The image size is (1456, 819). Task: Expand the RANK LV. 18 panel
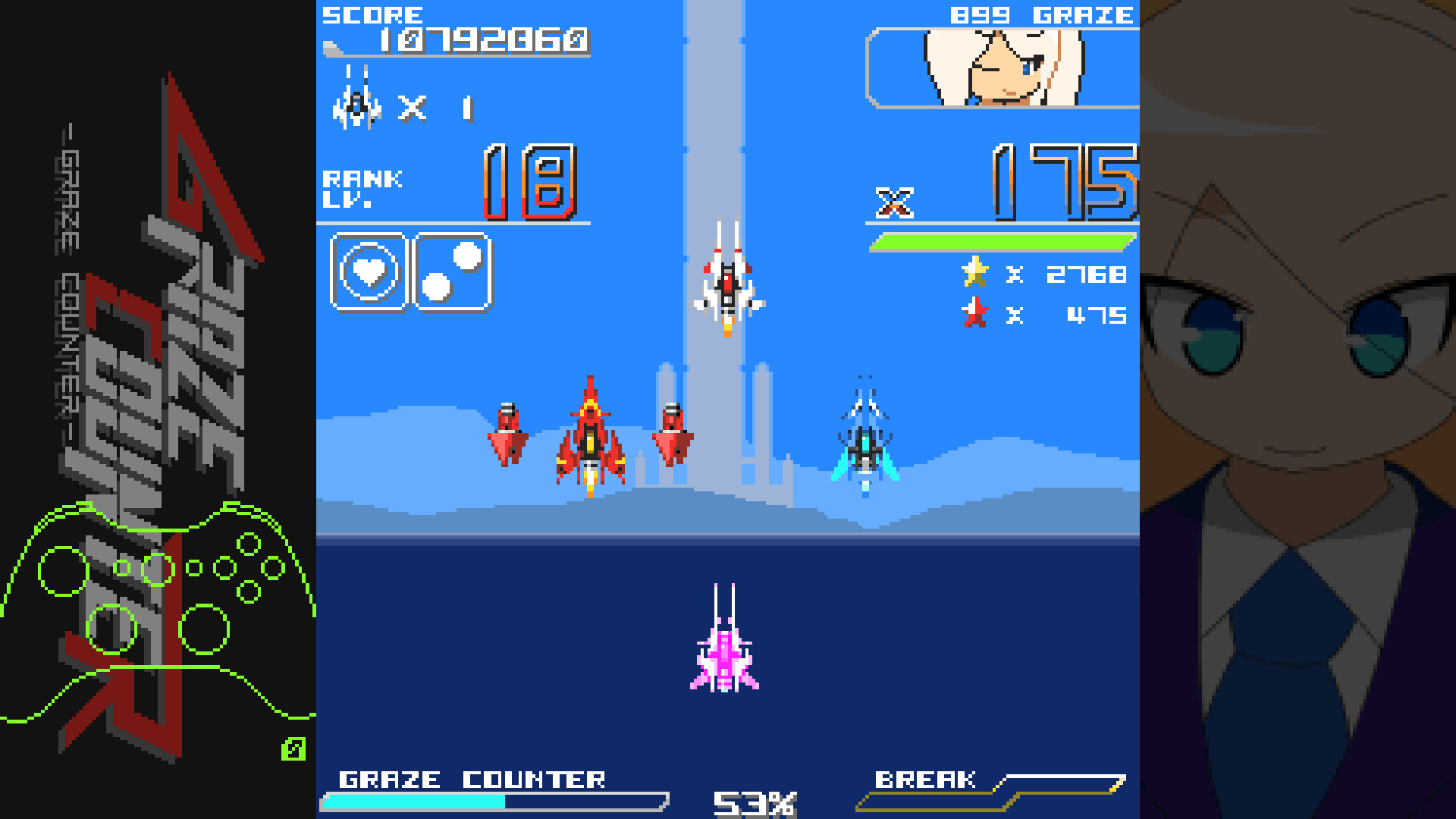click(455, 182)
